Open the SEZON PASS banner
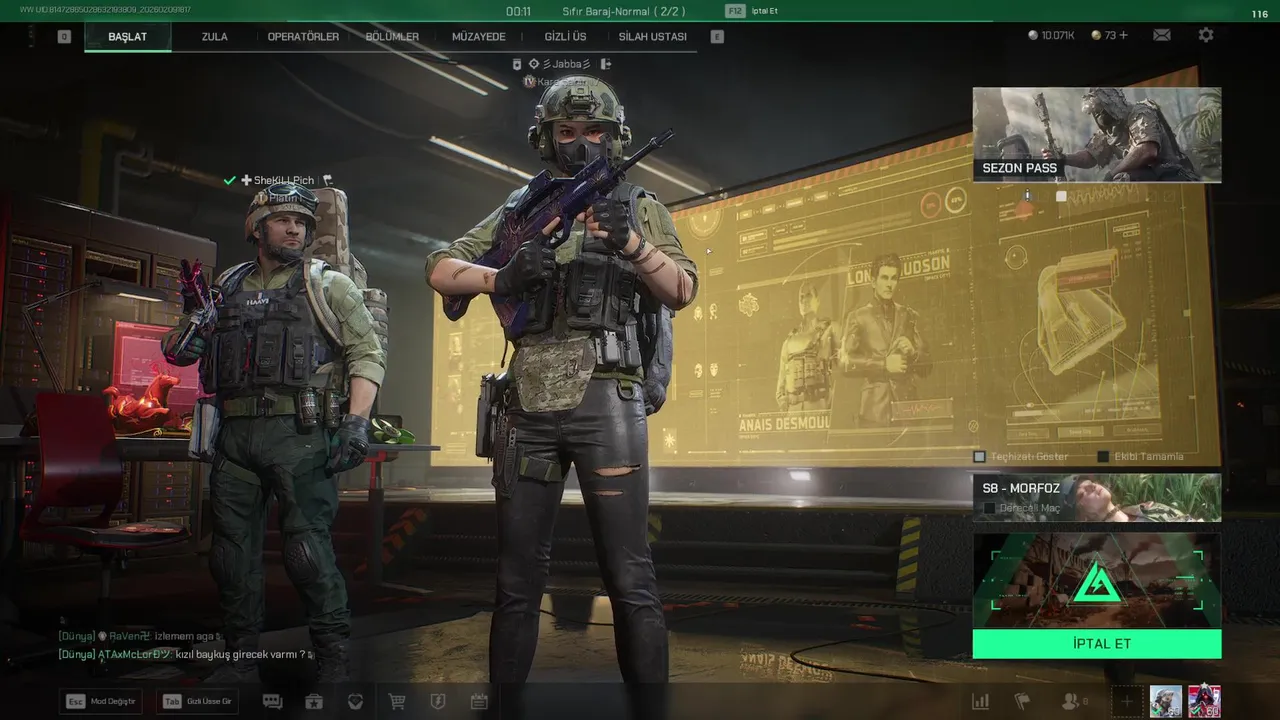1280x720 pixels. point(1097,135)
